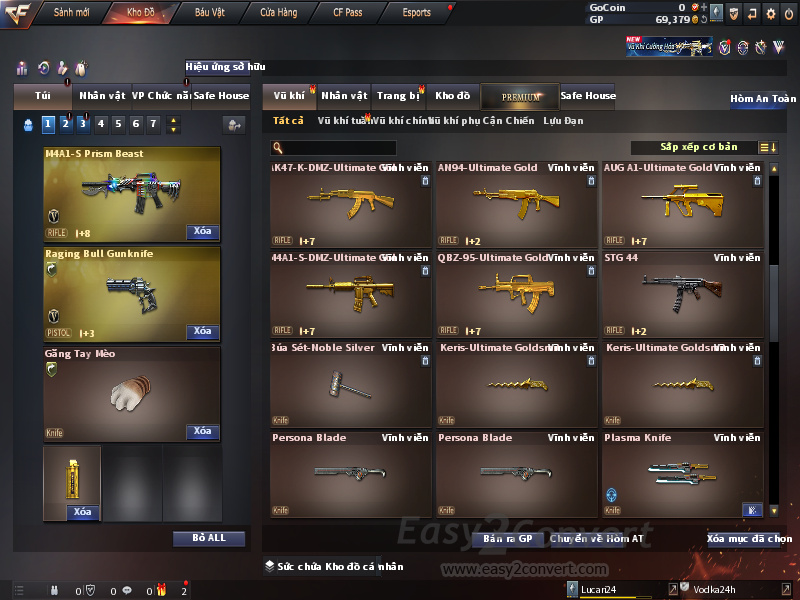Switch to bag page 4

100,124
